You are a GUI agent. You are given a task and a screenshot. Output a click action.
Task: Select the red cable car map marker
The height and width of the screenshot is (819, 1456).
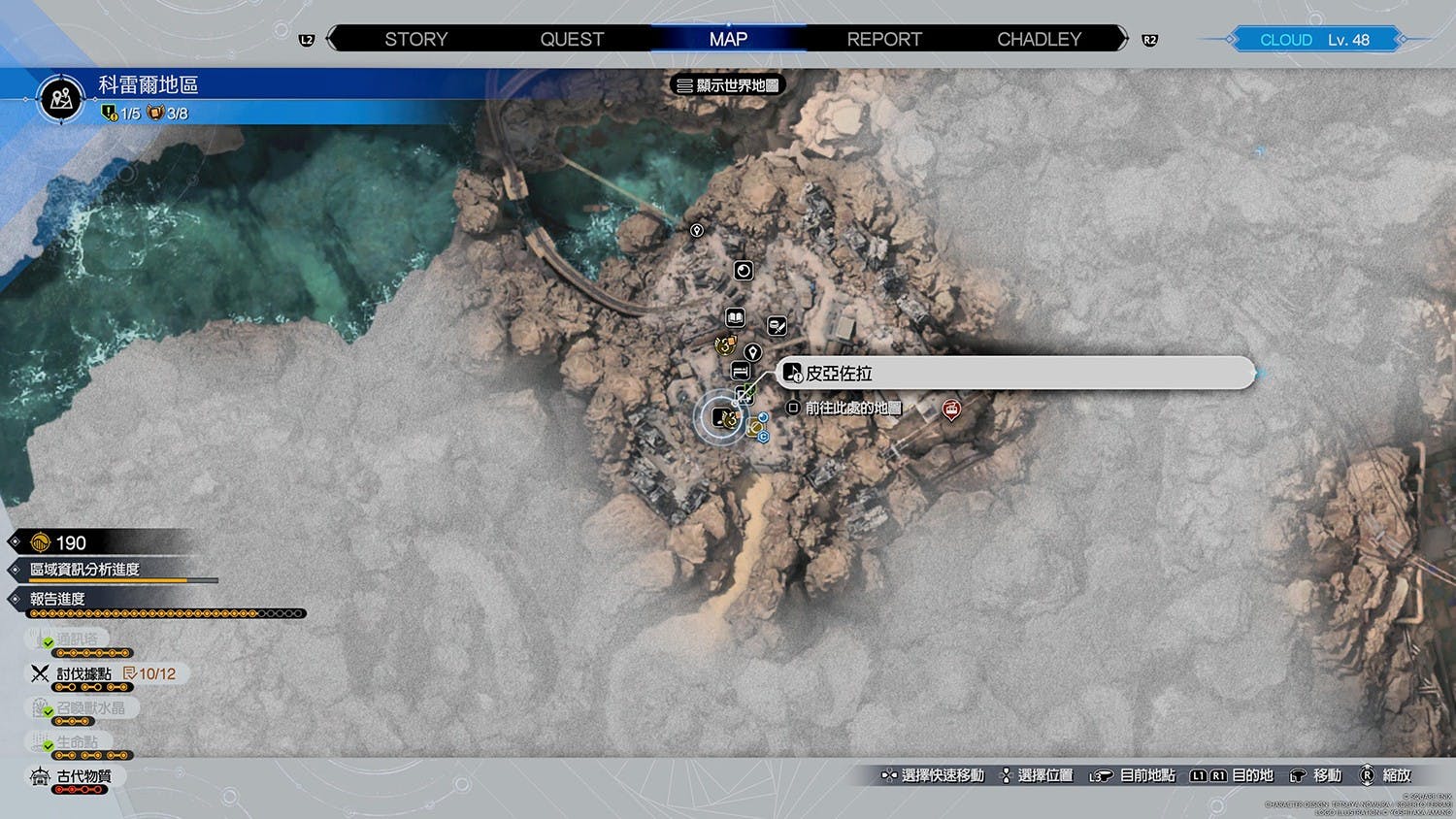(x=951, y=410)
